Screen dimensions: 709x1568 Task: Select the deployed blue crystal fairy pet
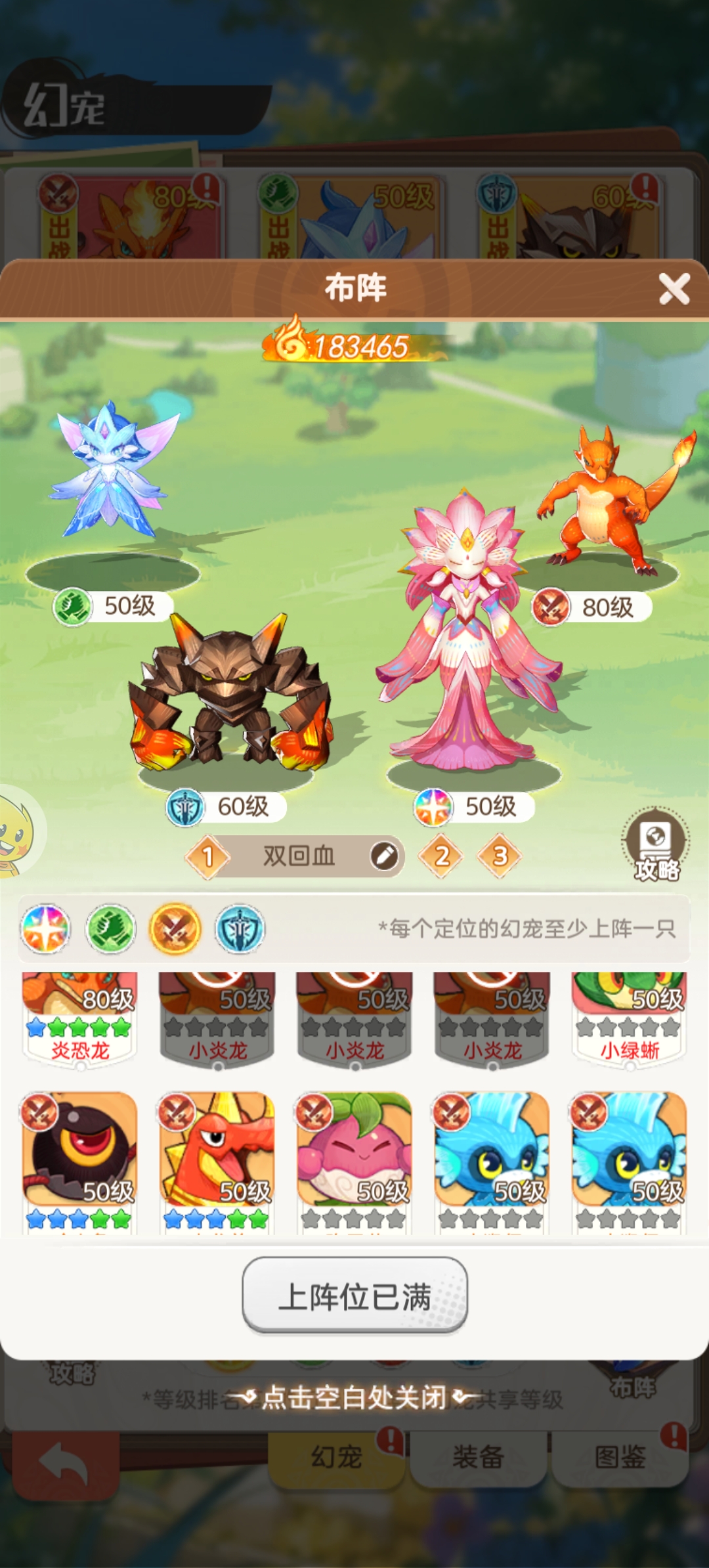[x=113, y=473]
